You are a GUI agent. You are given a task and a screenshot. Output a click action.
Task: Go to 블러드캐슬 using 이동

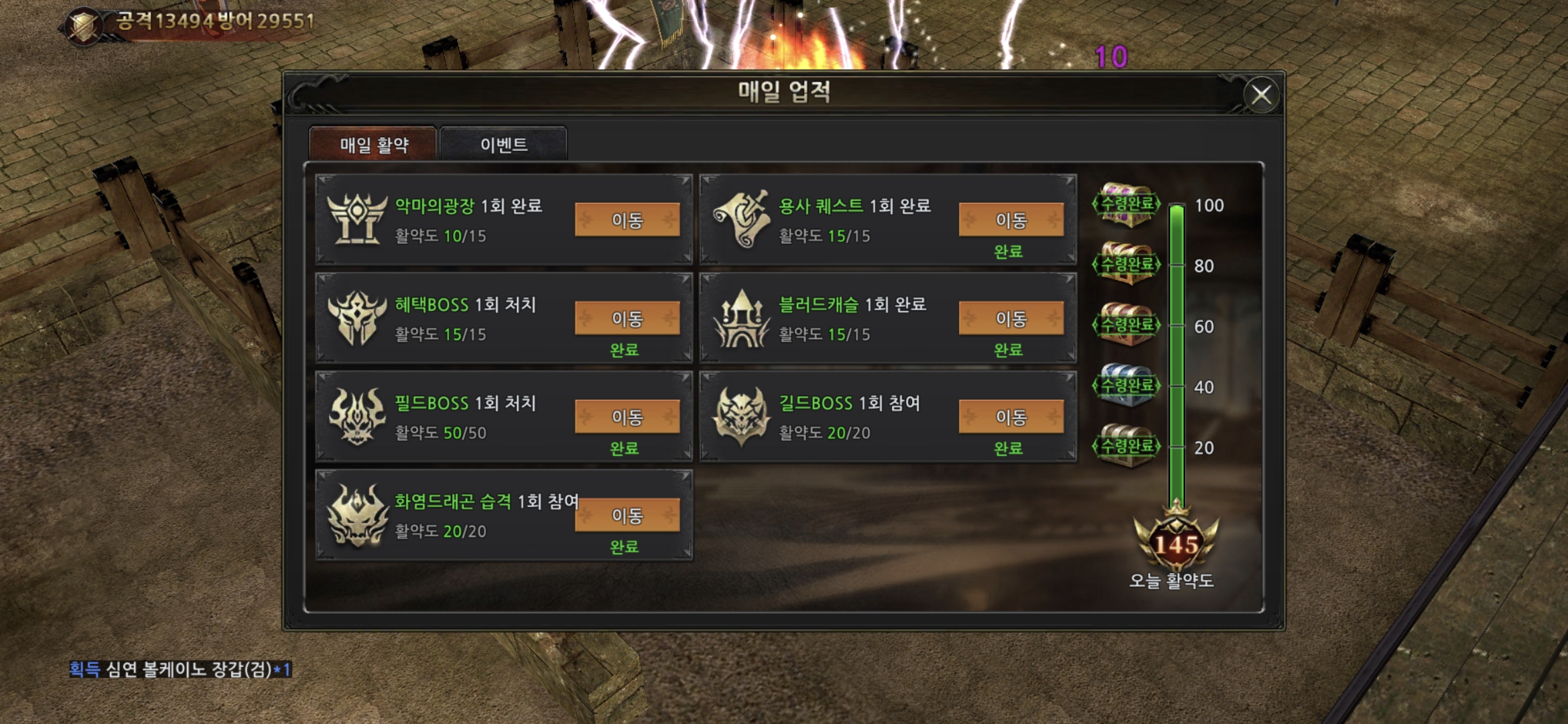point(1010,318)
